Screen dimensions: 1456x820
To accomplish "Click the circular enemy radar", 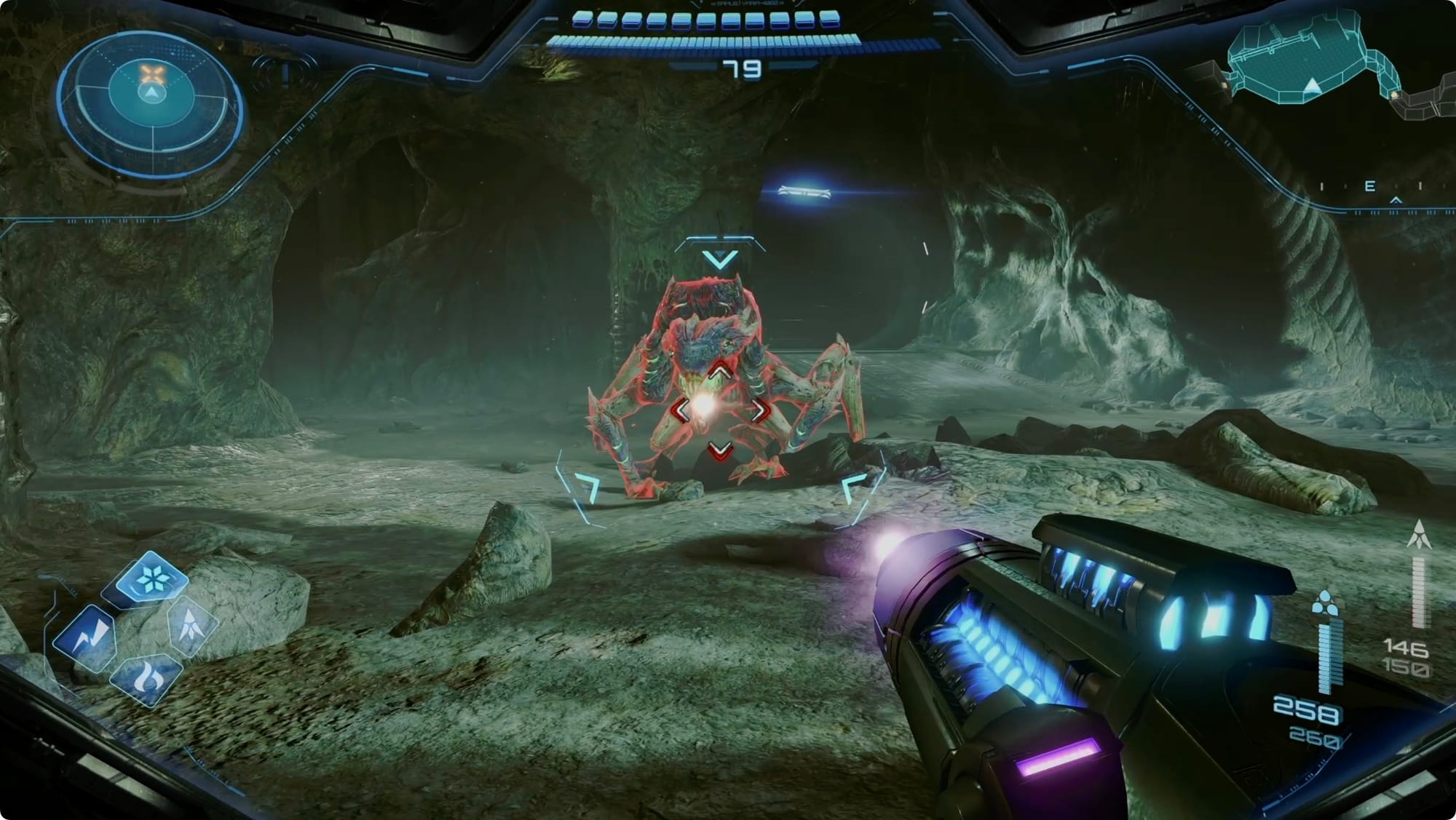I will tap(151, 94).
